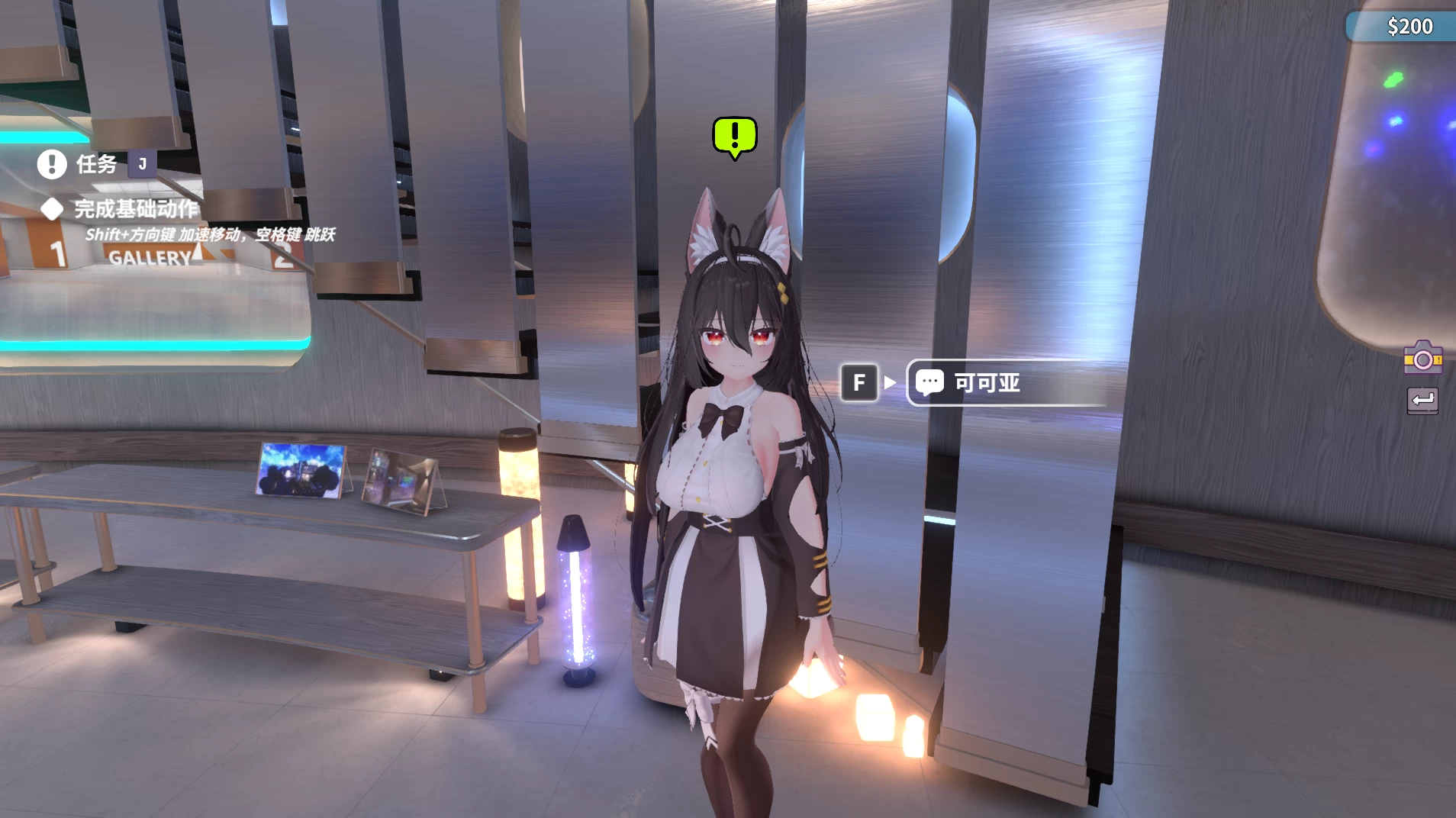Open photo mode via the camera icon

point(1424,358)
